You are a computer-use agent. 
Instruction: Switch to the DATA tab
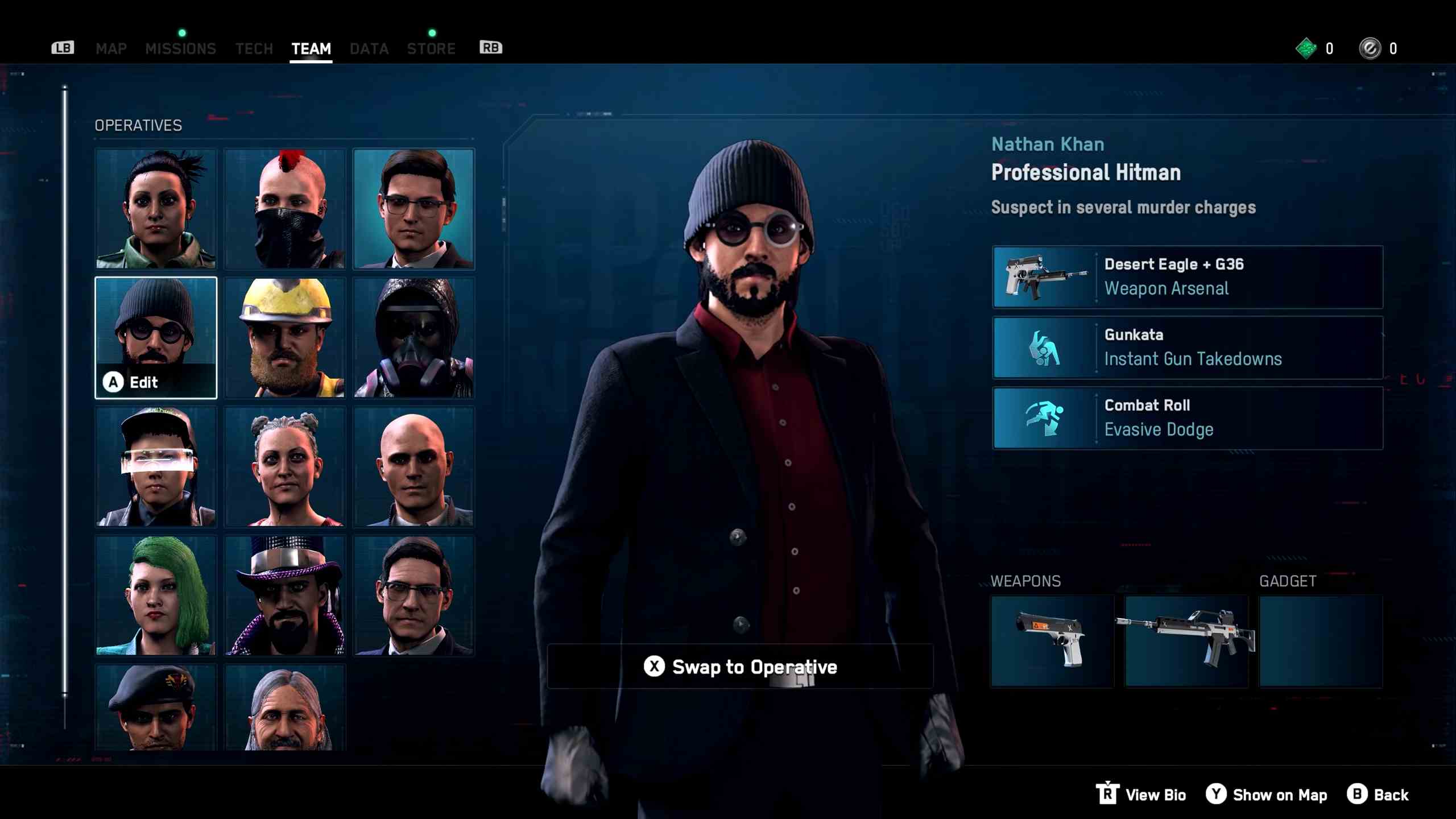pyautogui.click(x=369, y=48)
